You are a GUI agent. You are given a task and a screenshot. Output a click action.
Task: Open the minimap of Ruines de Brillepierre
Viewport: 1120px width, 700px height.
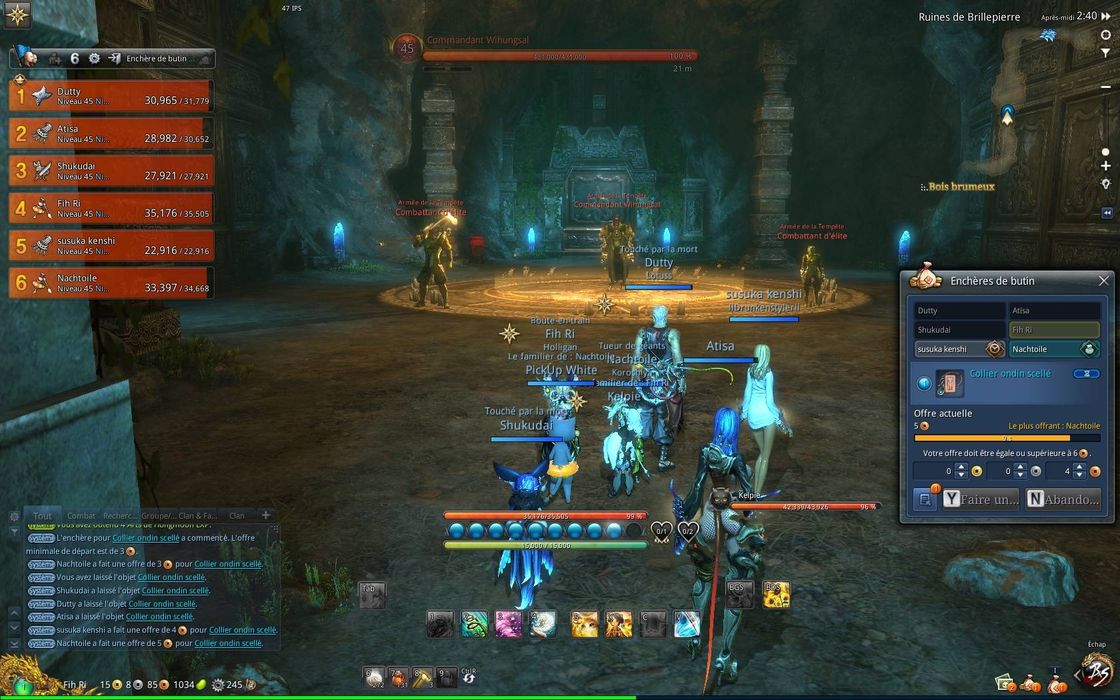[x=1053, y=110]
